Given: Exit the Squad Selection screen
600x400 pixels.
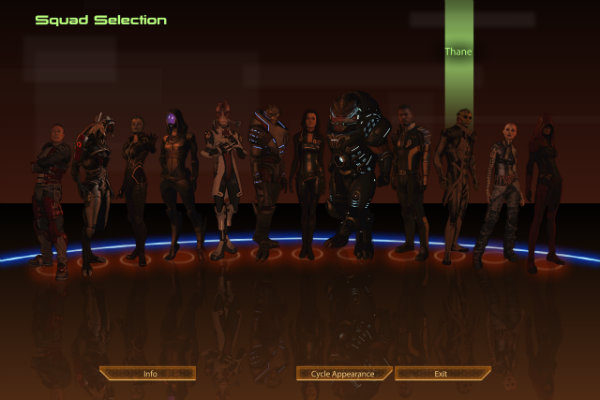Looking at the screenshot, I should tap(440, 373).
